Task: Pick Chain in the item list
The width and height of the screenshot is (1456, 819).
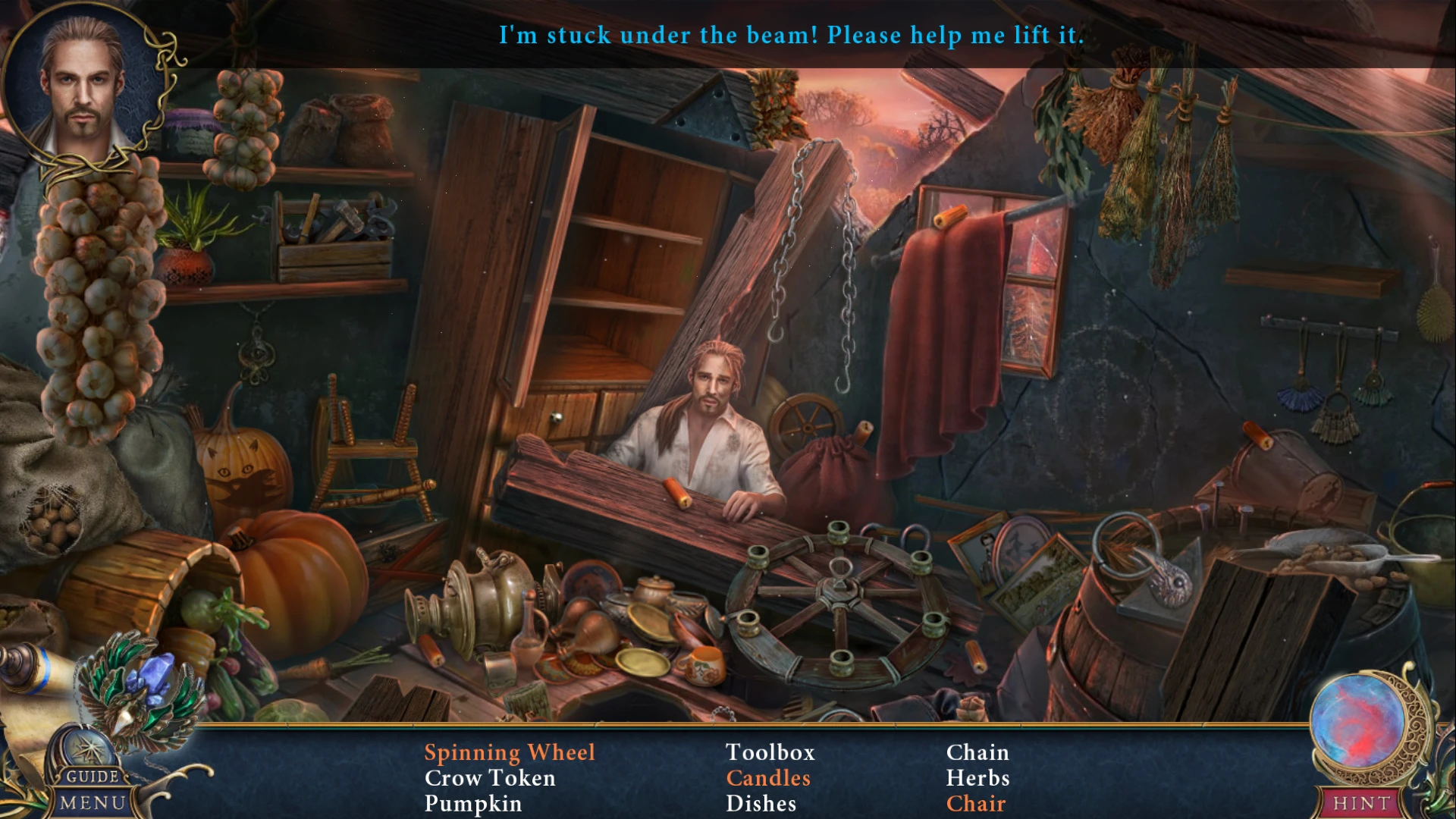Action: 977,752
